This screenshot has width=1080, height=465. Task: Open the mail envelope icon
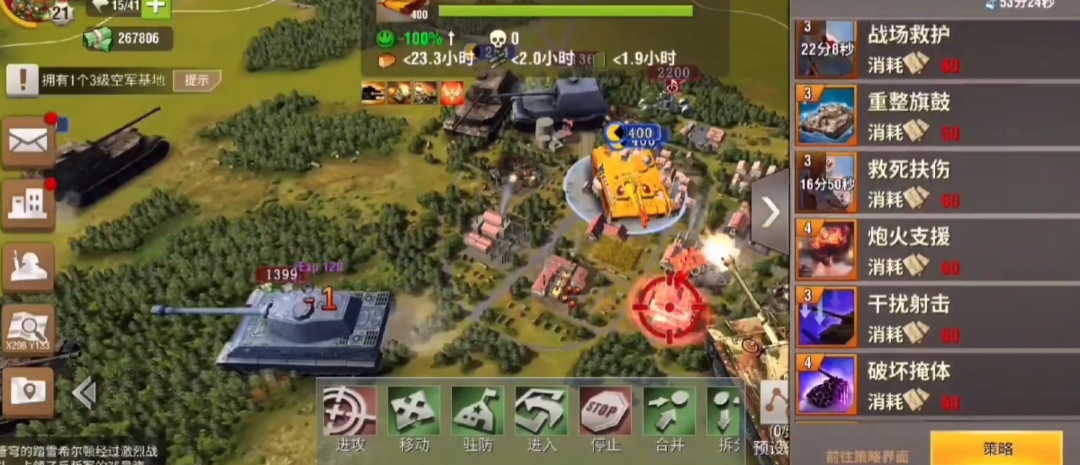(x=29, y=142)
